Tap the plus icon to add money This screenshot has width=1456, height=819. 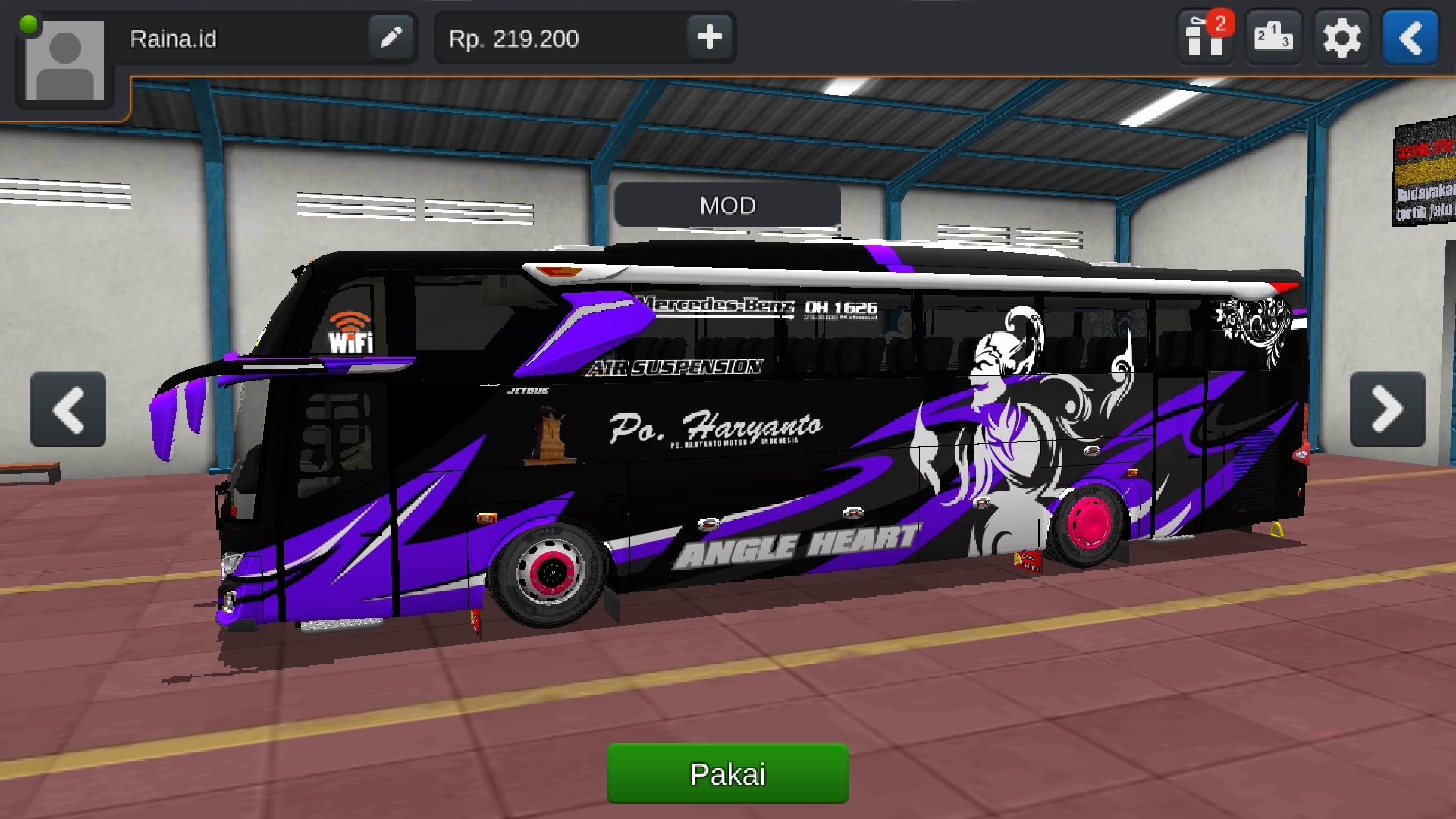point(708,37)
